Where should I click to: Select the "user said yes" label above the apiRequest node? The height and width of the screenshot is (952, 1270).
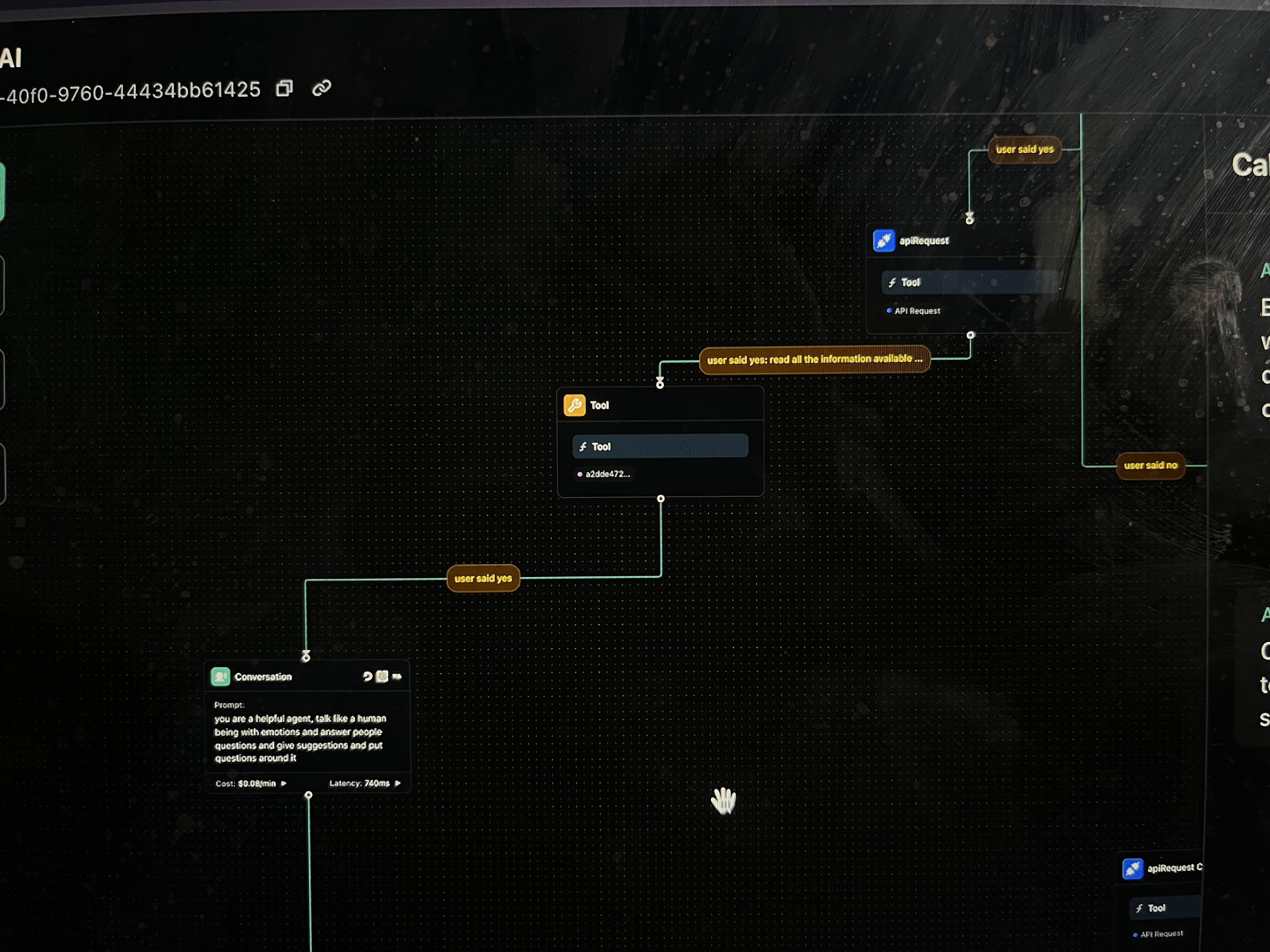1024,149
